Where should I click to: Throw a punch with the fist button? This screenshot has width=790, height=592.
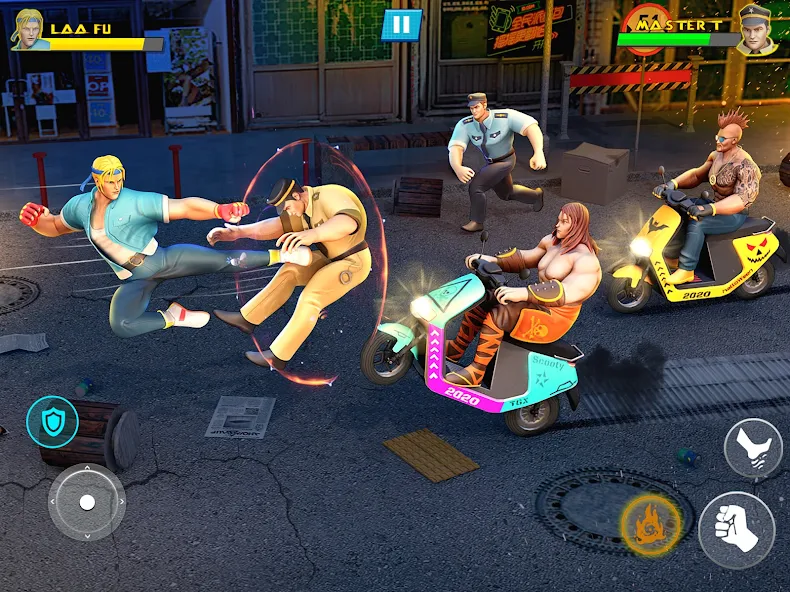pyautogui.click(x=736, y=529)
